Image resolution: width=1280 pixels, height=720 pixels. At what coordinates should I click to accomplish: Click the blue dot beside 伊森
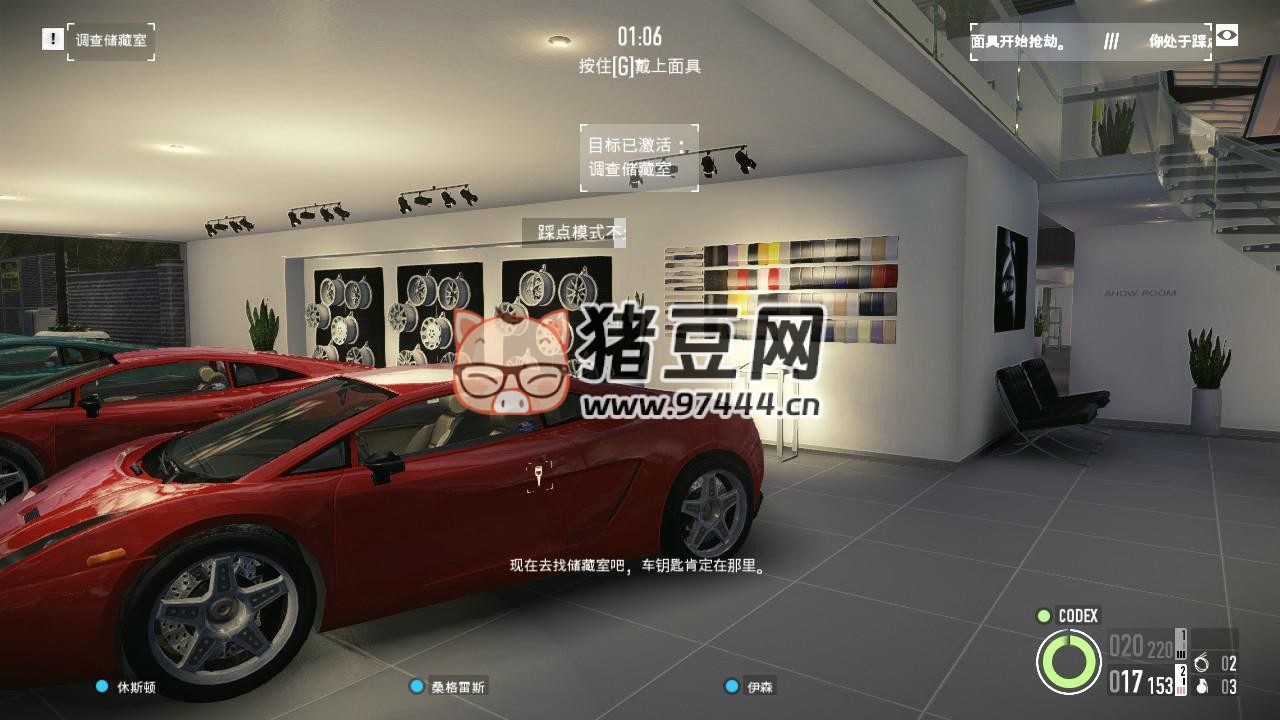[729, 688]
